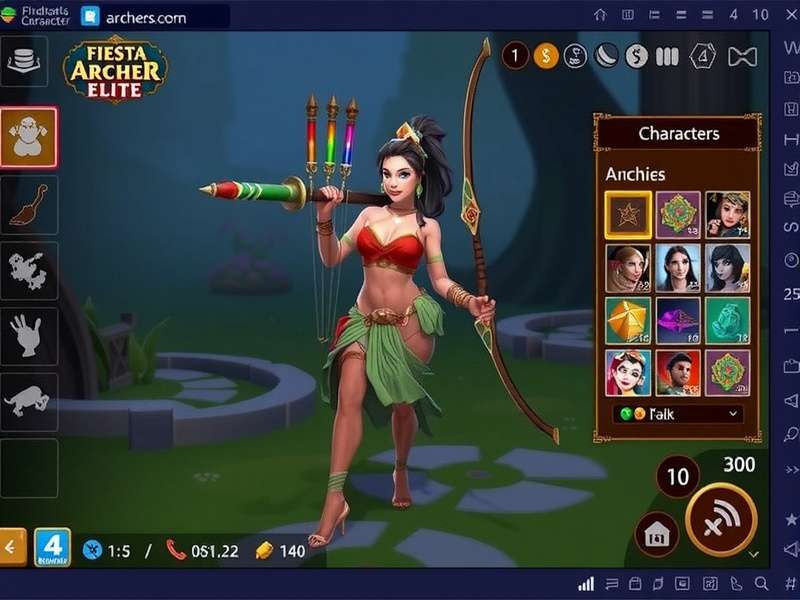Select the golden gem item tile
Screen dimensions: 800x600
[x=627, y=320]
